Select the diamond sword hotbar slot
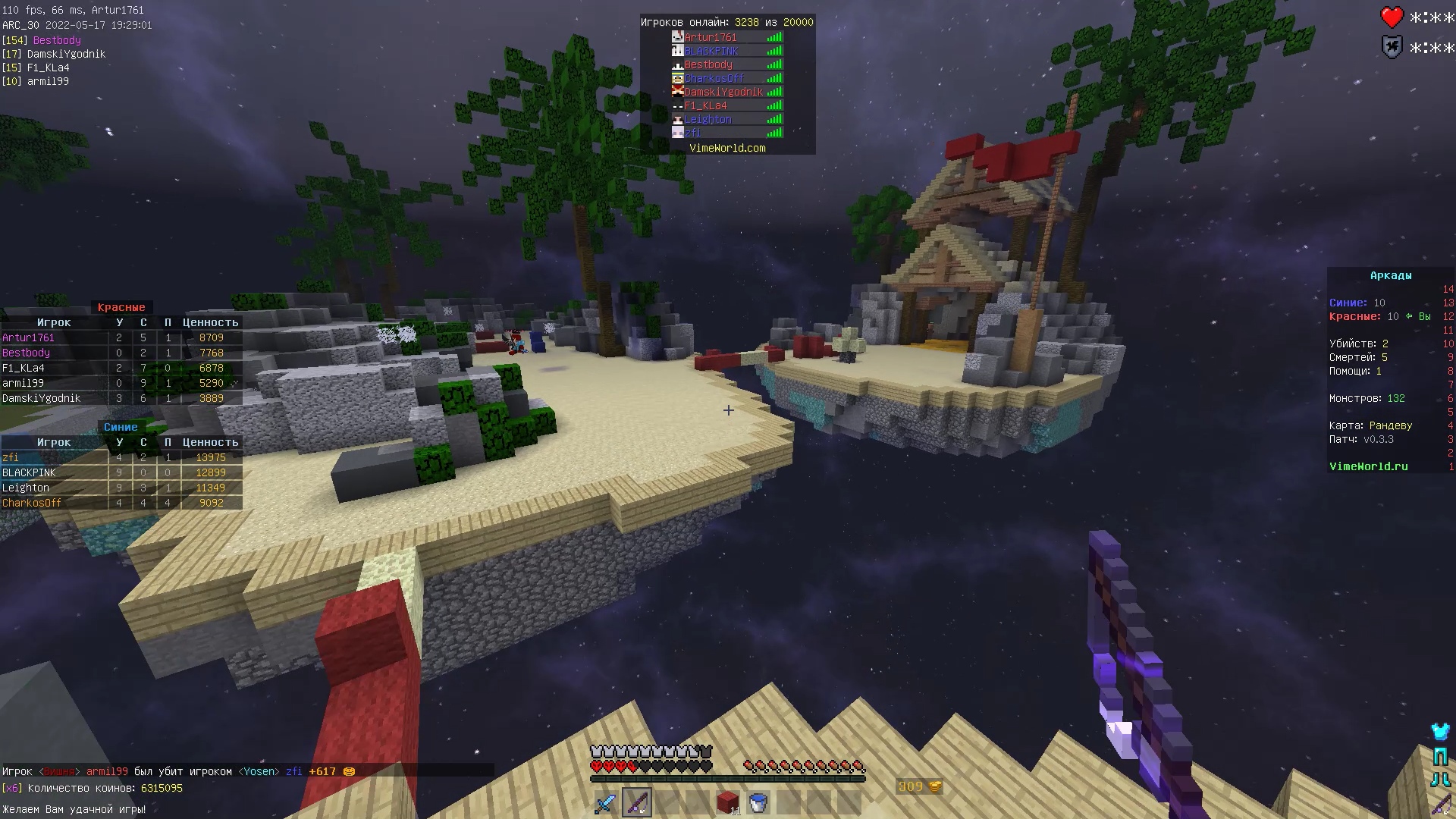This screenshot has height=819, width=1456. pyautogui.click(x=606, y=802)
